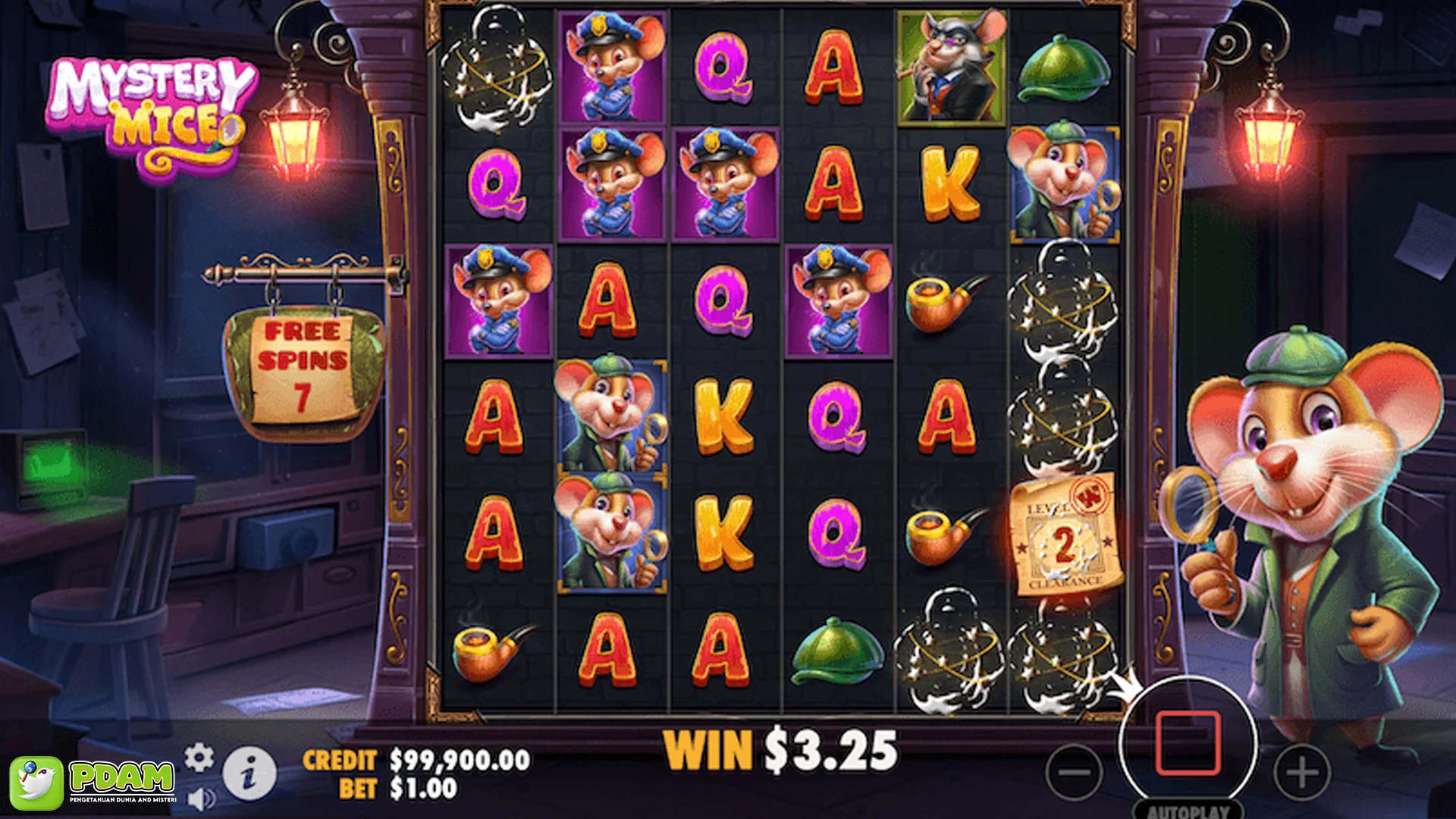Open the gear settings menu

[199, 757]
